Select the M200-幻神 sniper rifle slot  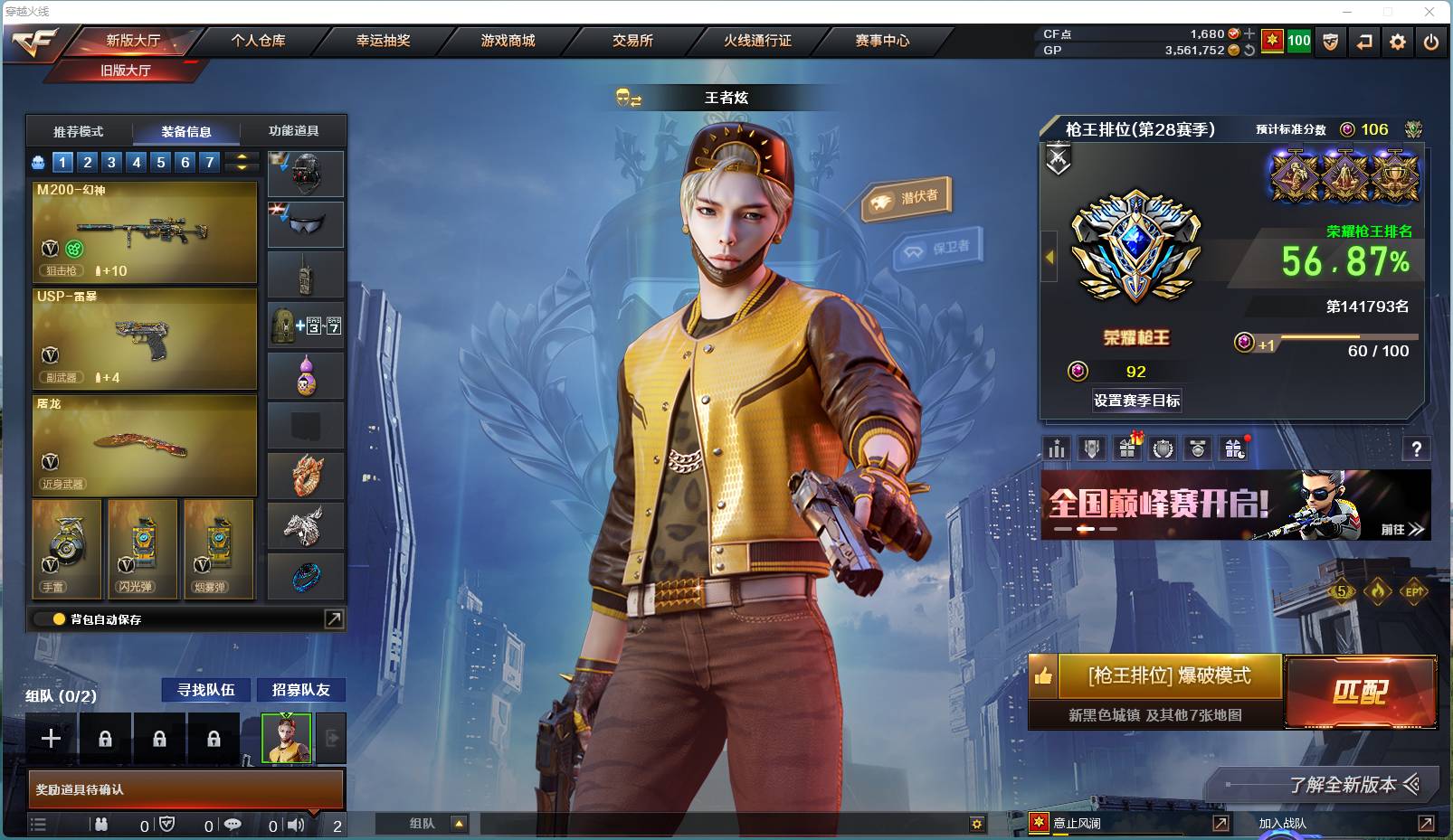[x=145, y=232]
